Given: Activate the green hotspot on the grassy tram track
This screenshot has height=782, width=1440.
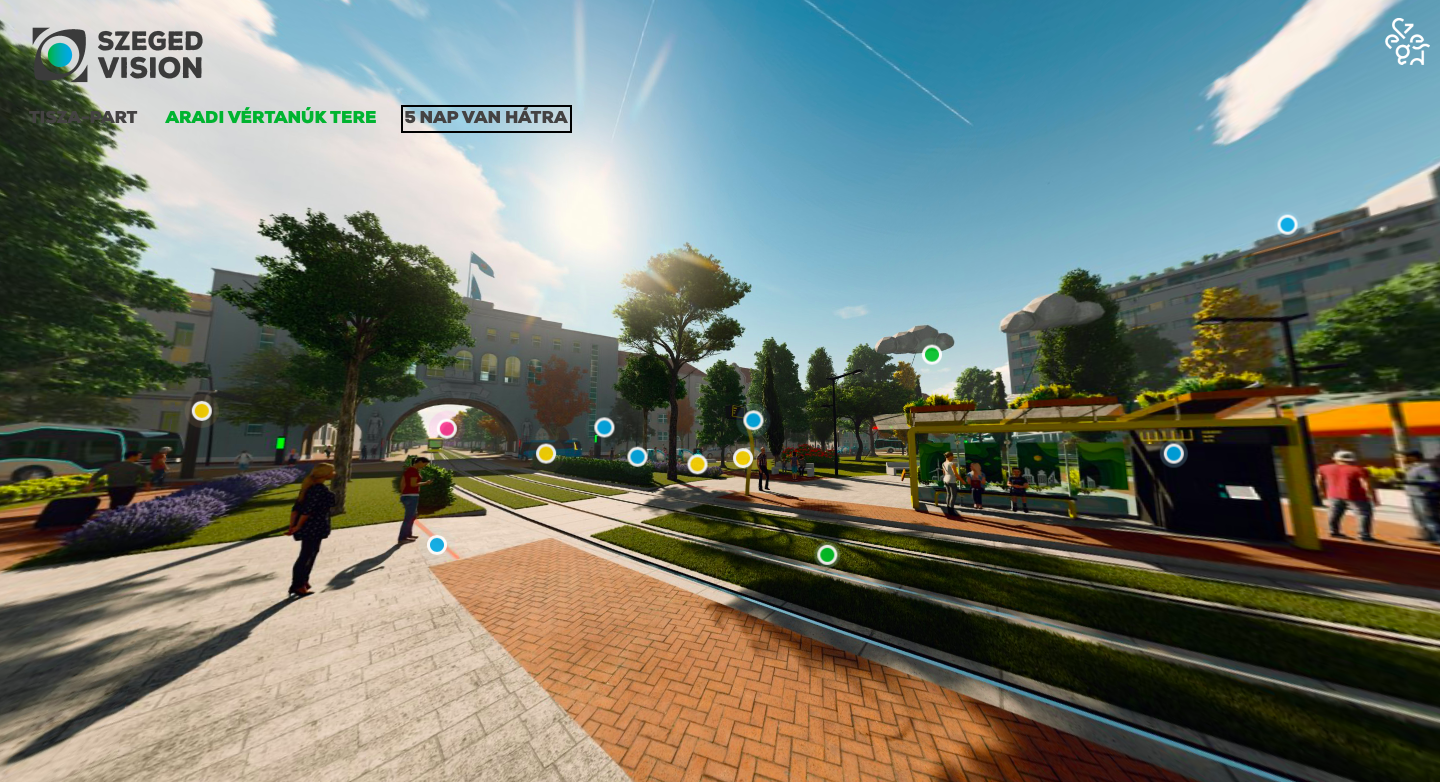Looking at the screenshot, I should [827, 554].
